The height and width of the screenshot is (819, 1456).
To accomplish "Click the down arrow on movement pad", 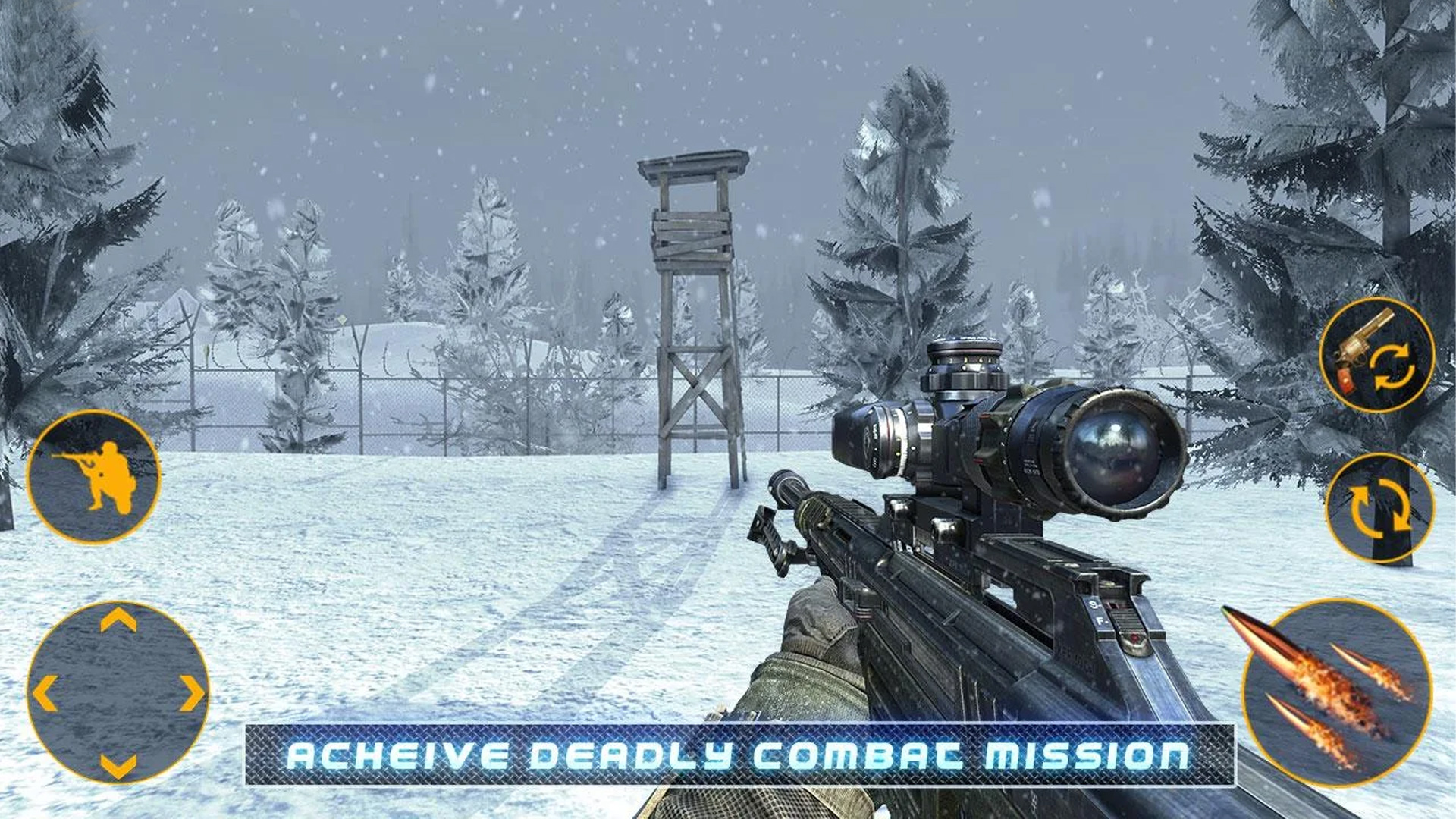I will pyautogui.click(x=118, y=764).
